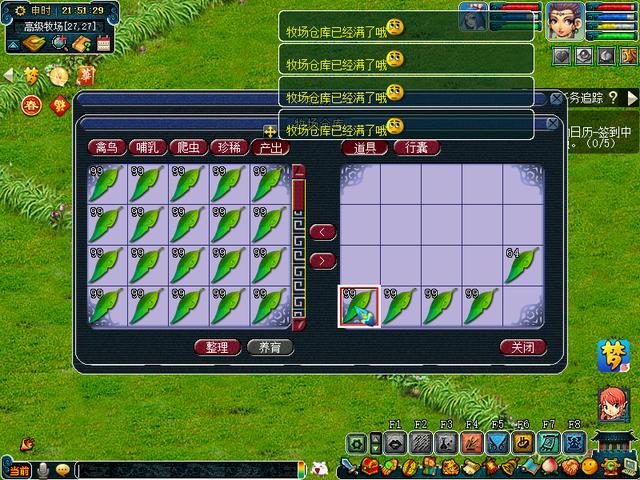Select the leaf stack marked 64
The image size is (640, 480).
[521, 265]
